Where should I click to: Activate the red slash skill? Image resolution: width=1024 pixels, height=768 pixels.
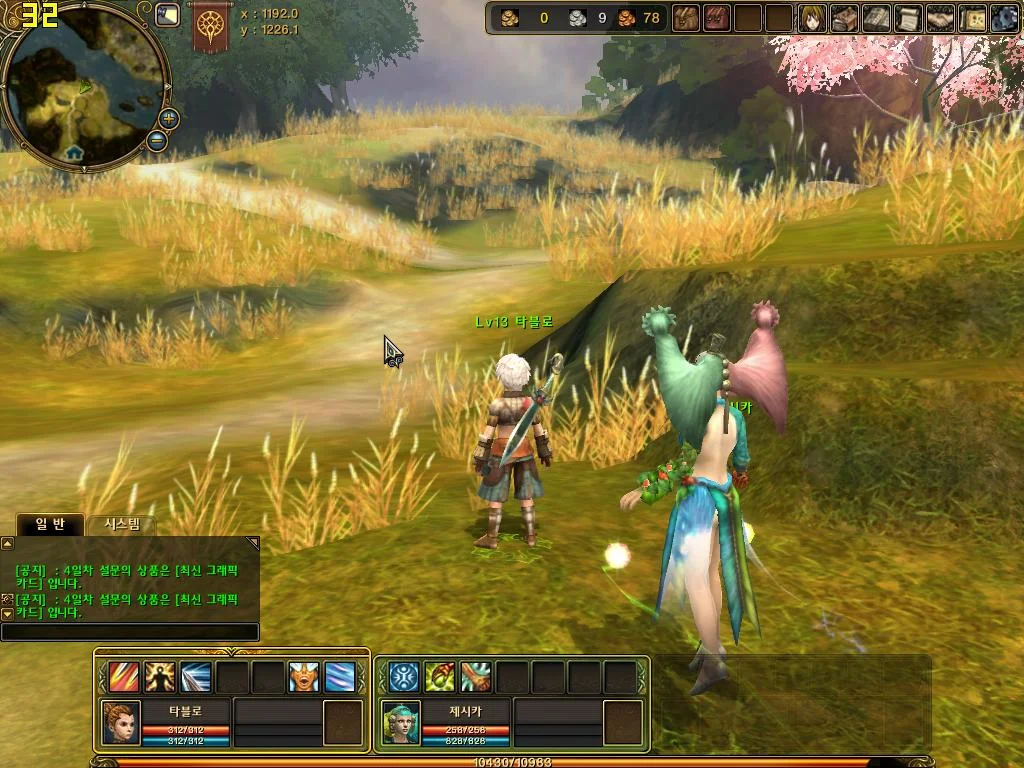click(x=124, y=677)
